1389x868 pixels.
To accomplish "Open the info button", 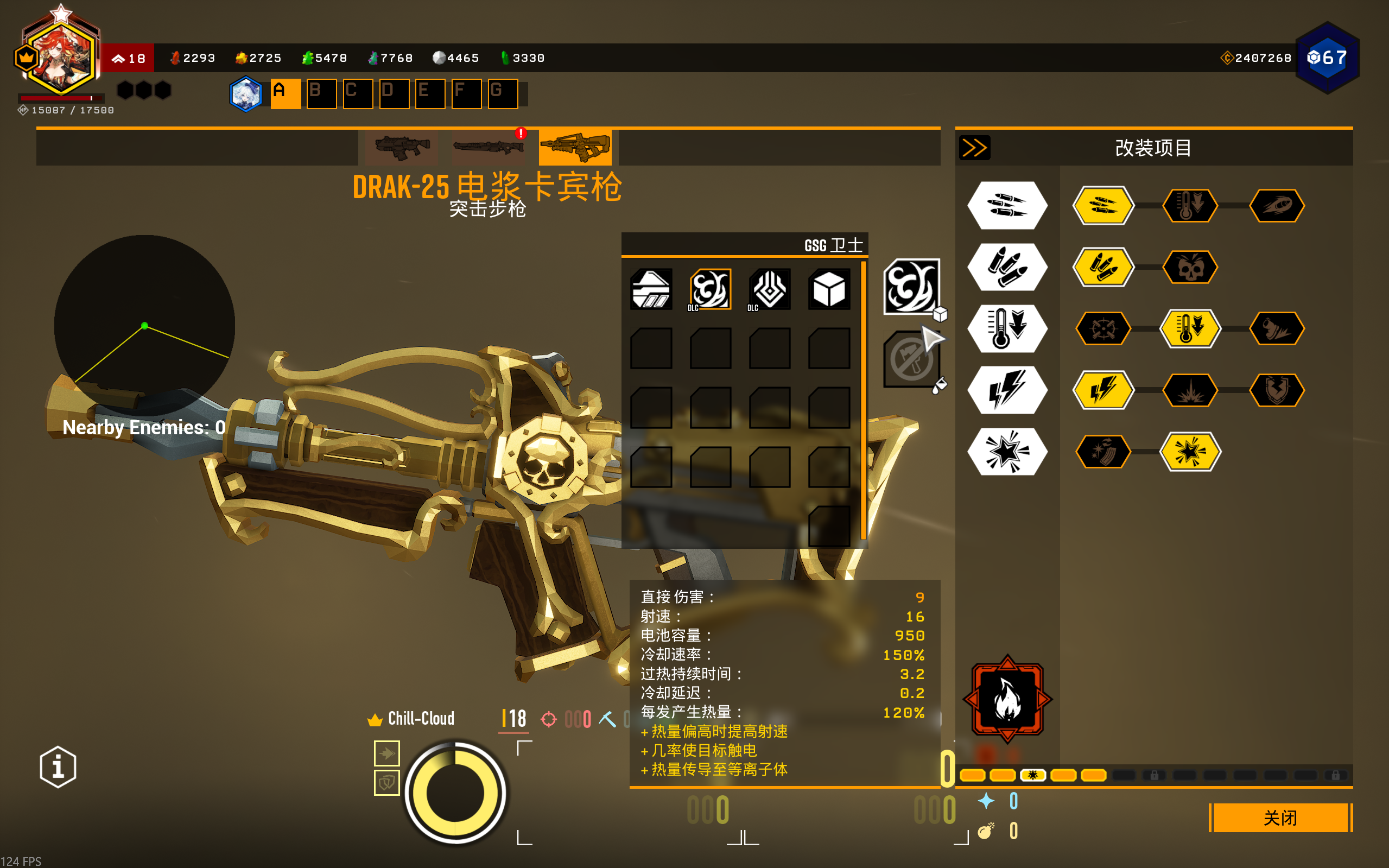I will tap(58, 767).
